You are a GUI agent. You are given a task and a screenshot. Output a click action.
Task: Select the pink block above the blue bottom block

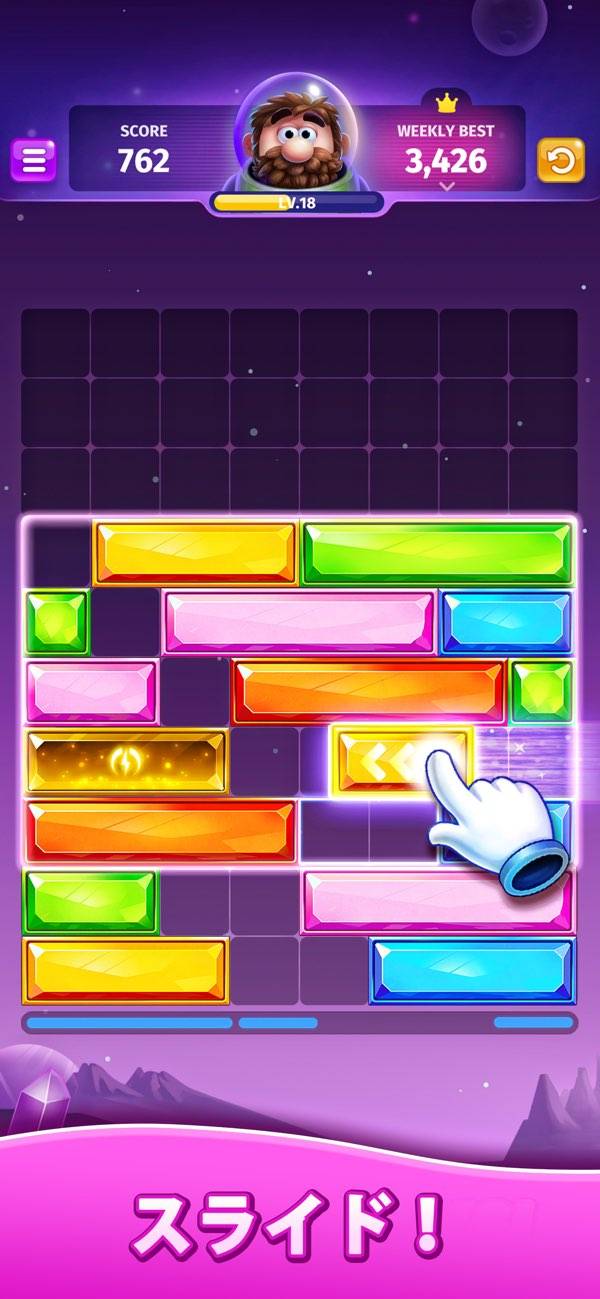[437, 900]
